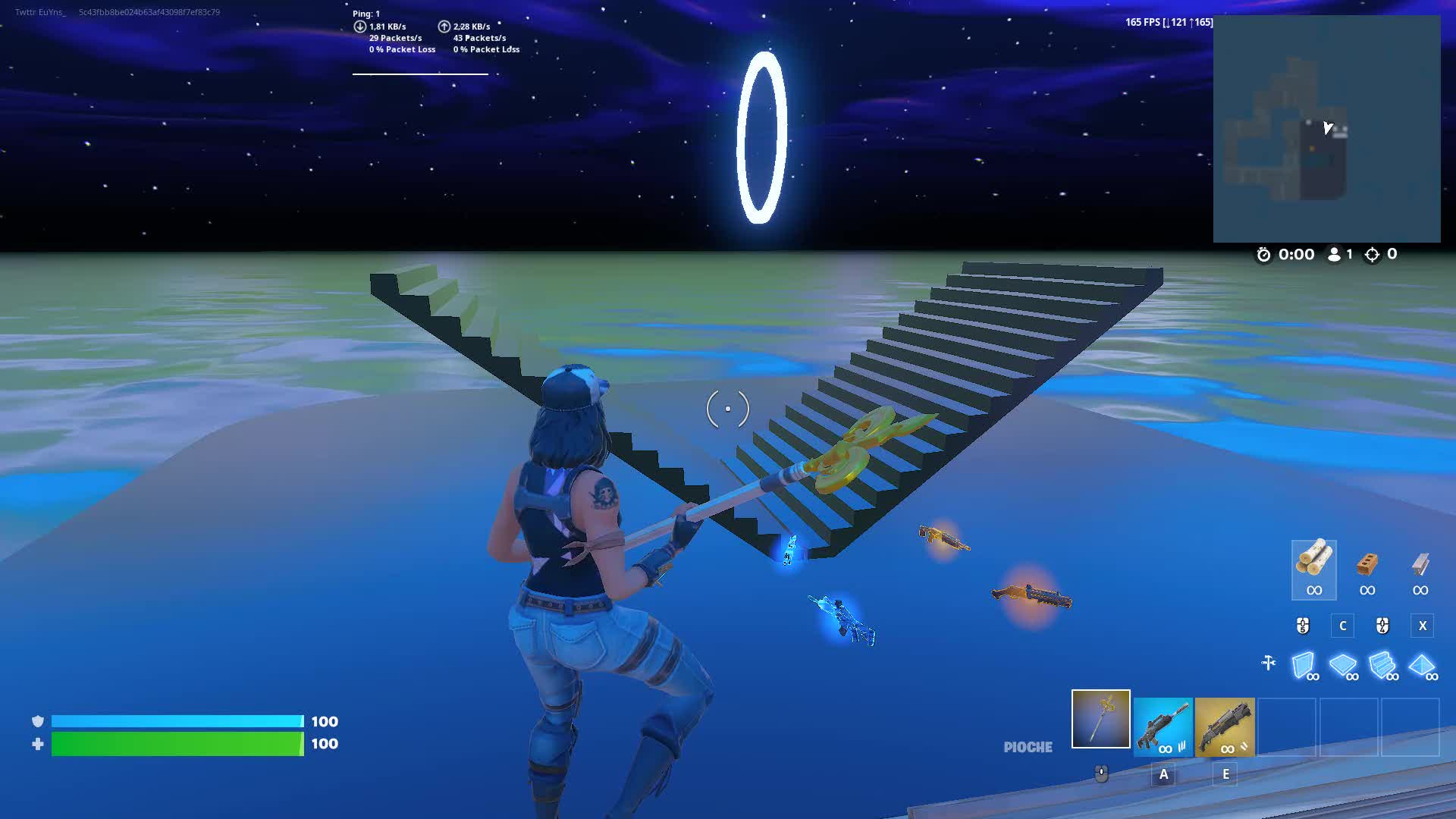This screenshot has height=819, width=1456.
Task: Switch to the golden shotgun slot
Action: 1225,726
